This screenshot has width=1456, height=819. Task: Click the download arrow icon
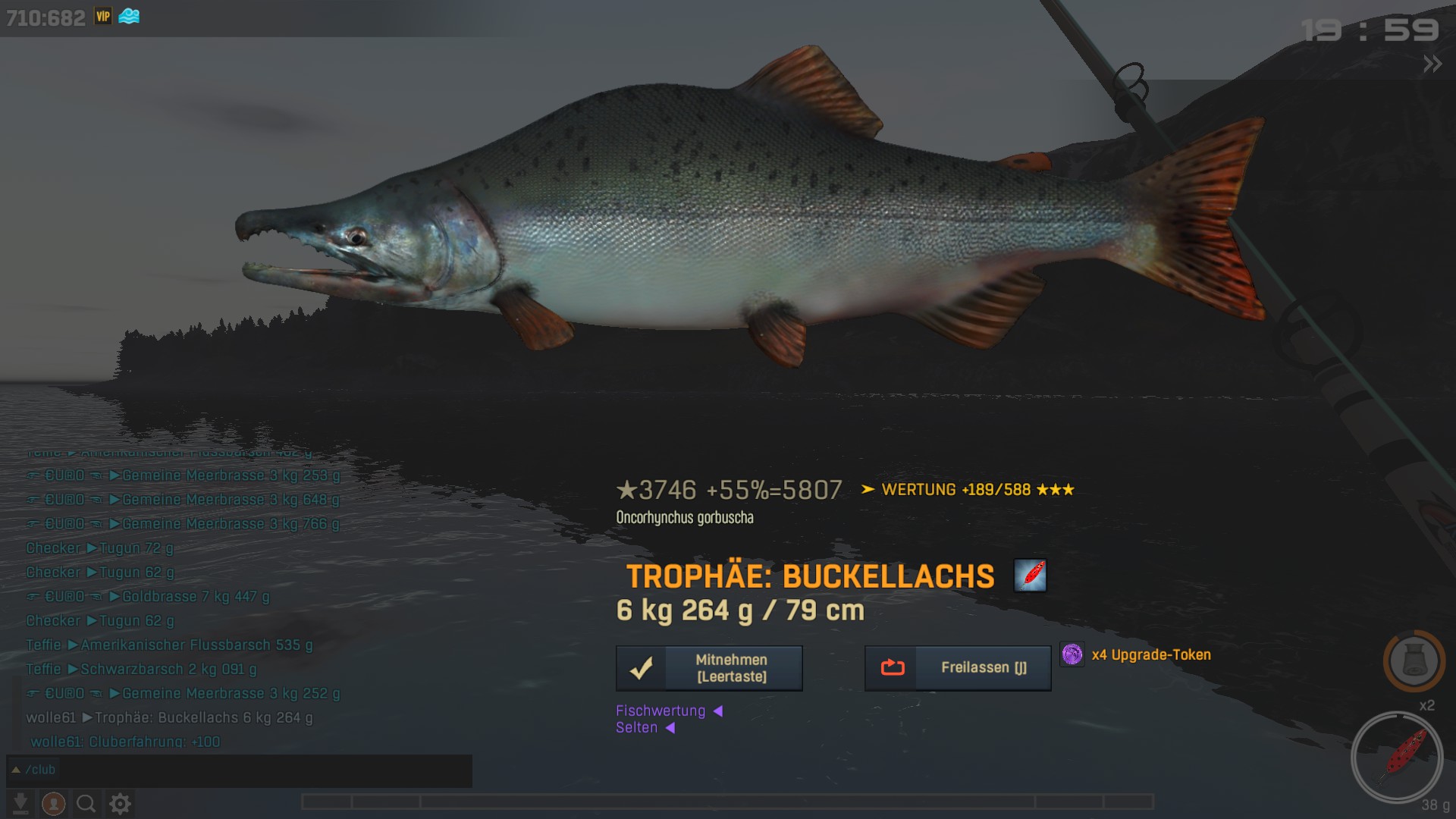click(x=21, y=803)
